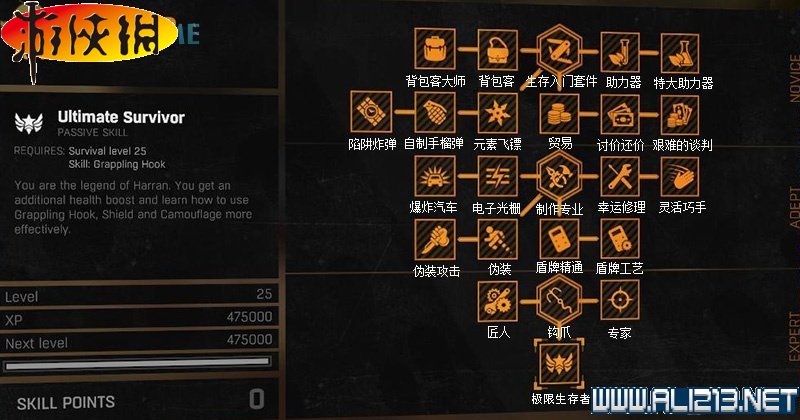Choose the 钩爪 grappling hook skill
This screenshot has height=420, width=800.
point(557,300)
